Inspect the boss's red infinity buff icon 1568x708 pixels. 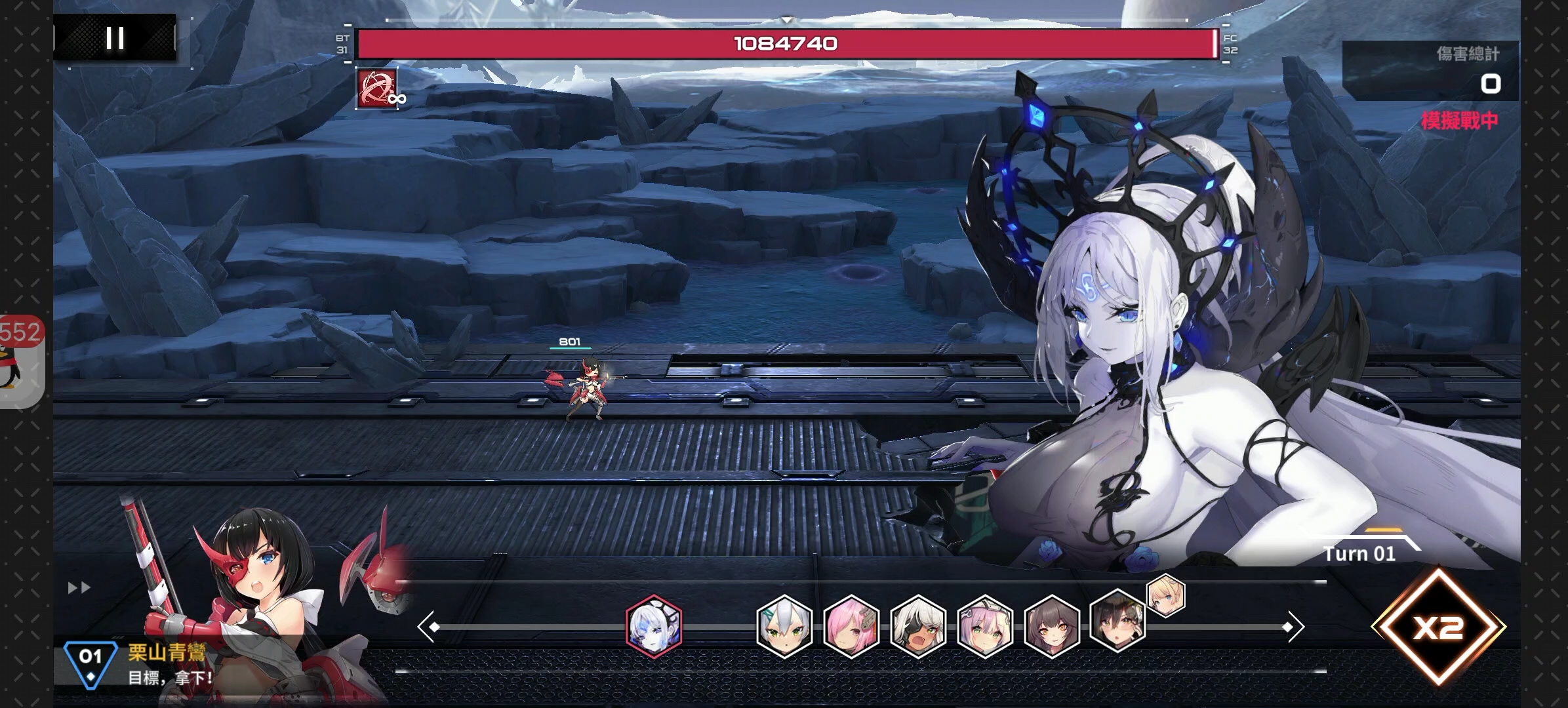click(377, 88)
